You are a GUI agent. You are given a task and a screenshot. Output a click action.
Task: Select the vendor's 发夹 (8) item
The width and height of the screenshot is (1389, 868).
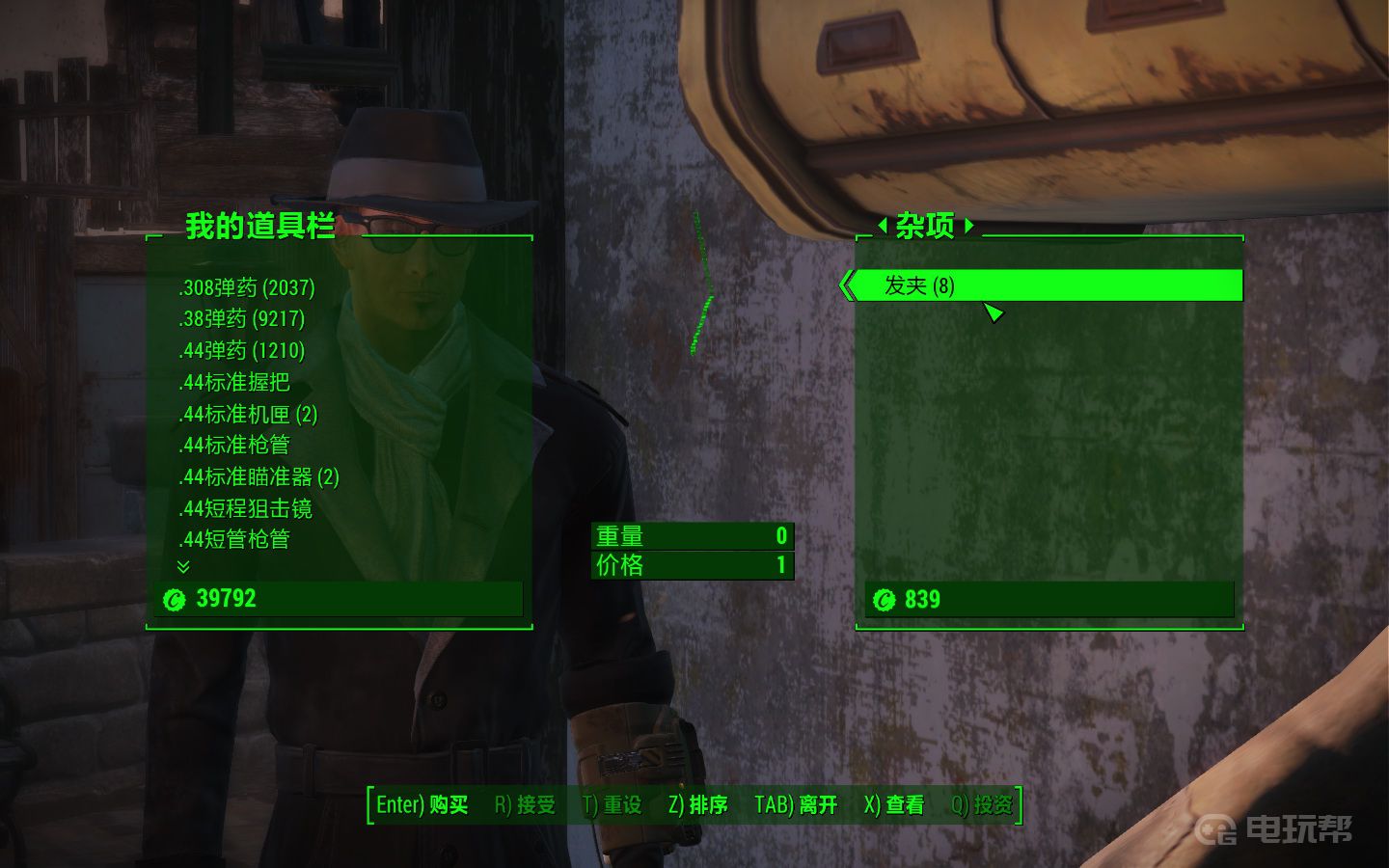click(919, 285)
